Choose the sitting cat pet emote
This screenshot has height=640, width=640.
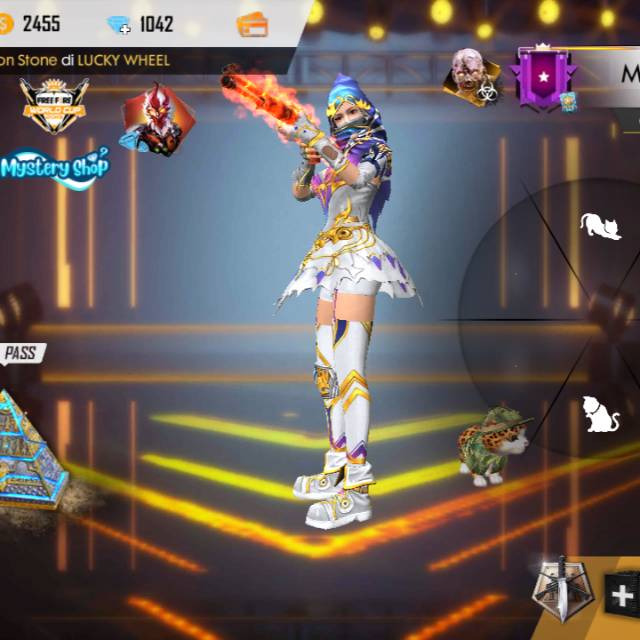point(601,413)
